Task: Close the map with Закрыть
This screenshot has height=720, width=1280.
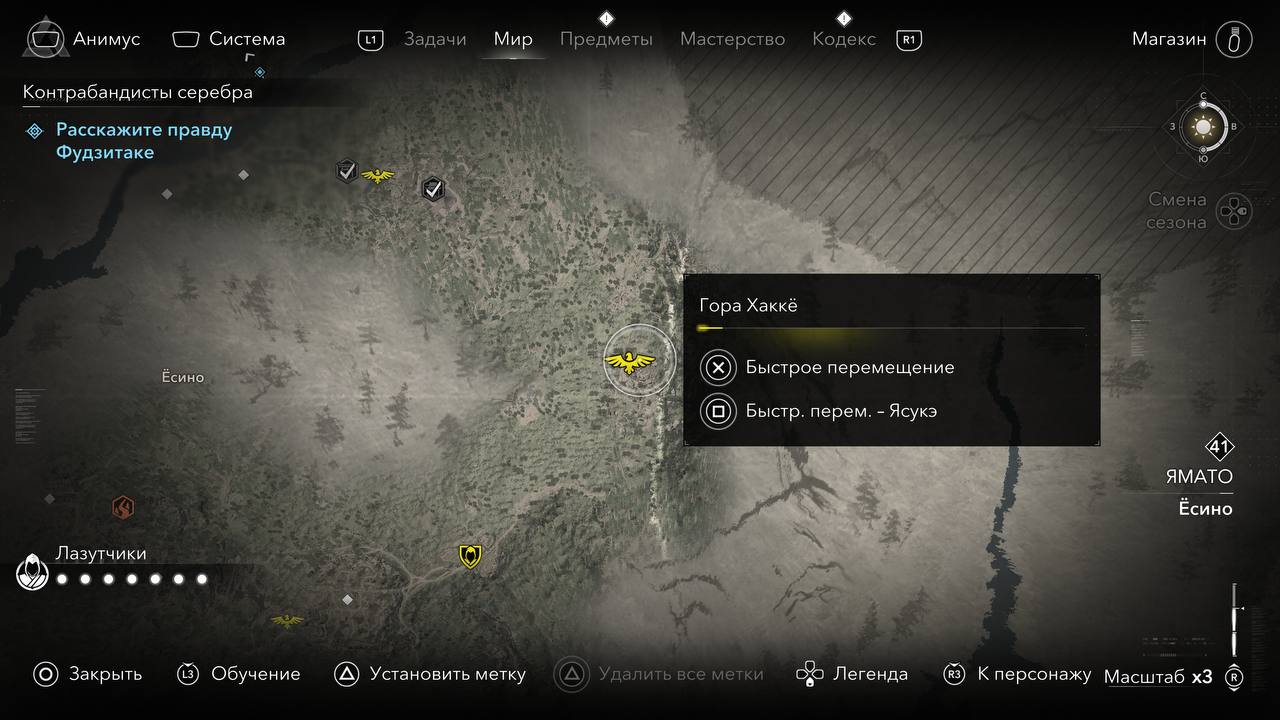Action: 87,674
